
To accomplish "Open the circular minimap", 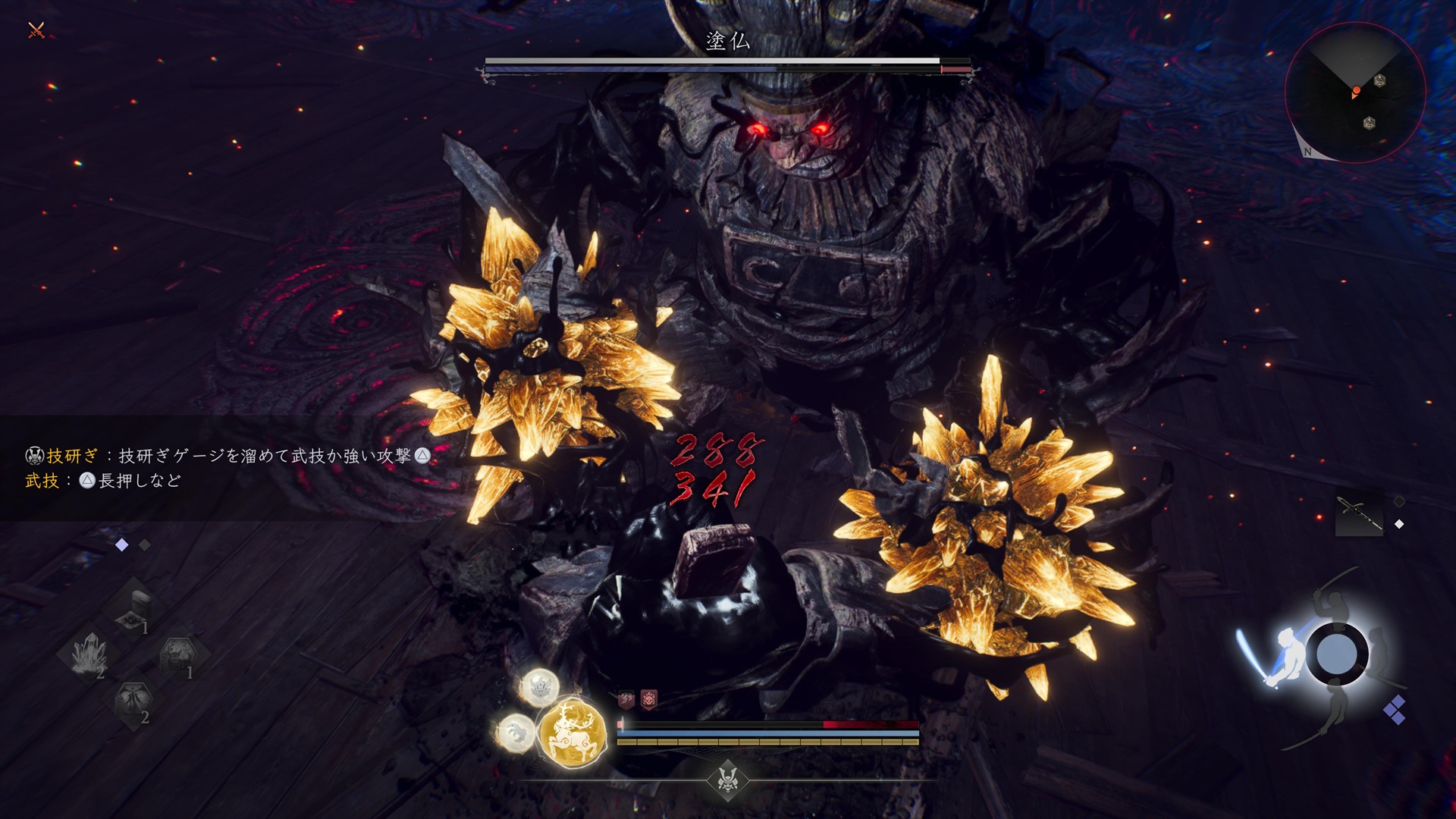I will (x=1354, y=92).
